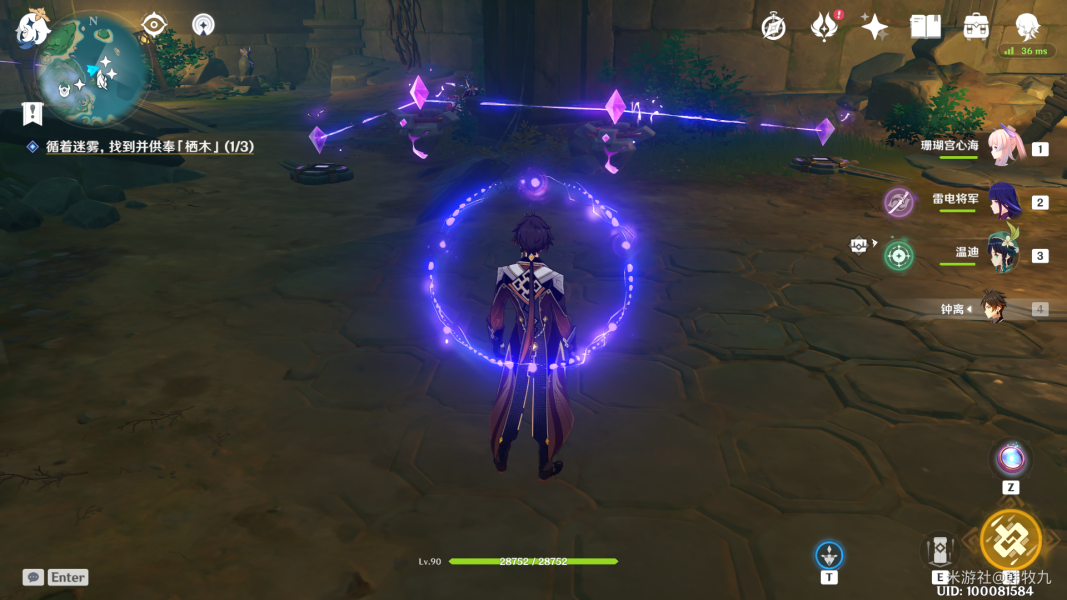The height and width of the screenshot is (600, 1067).
Task: Click the round icon right of the eye
Action: click(x=204, y=24)
